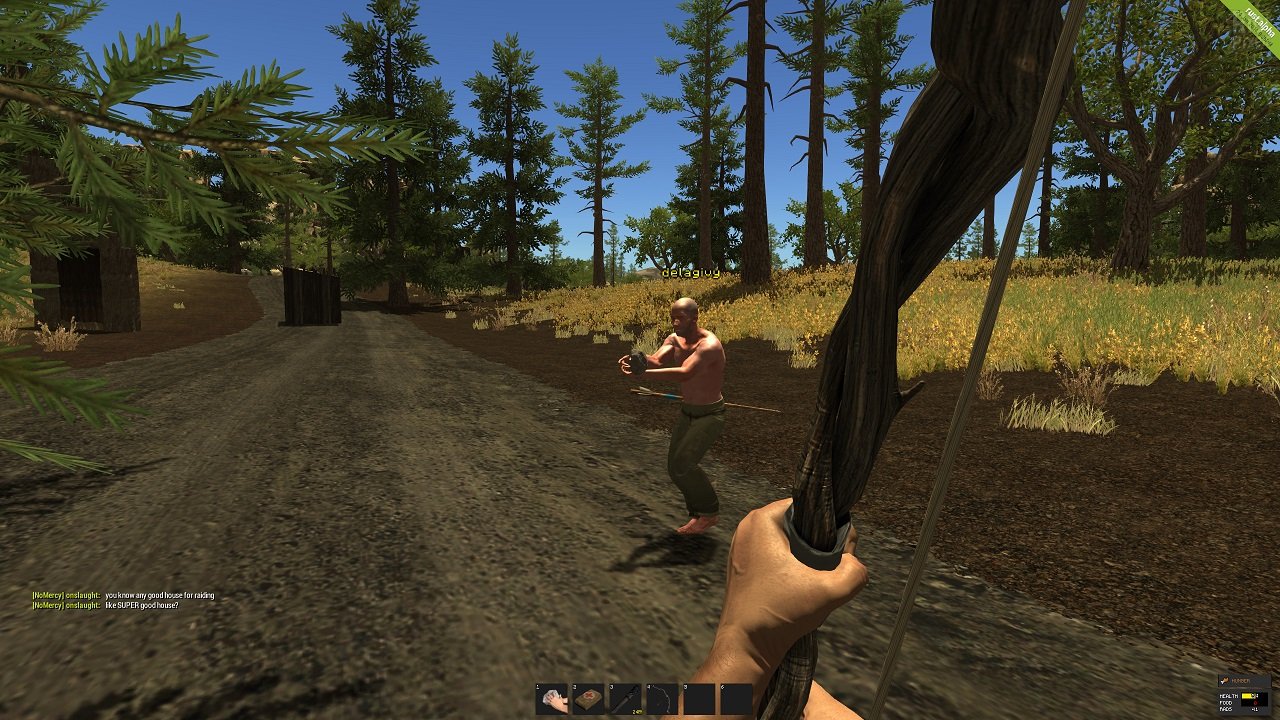Screen dimensions: 1280x720
Task: Toggle the HUNGER status panel header
Action: pos(1243,680)
